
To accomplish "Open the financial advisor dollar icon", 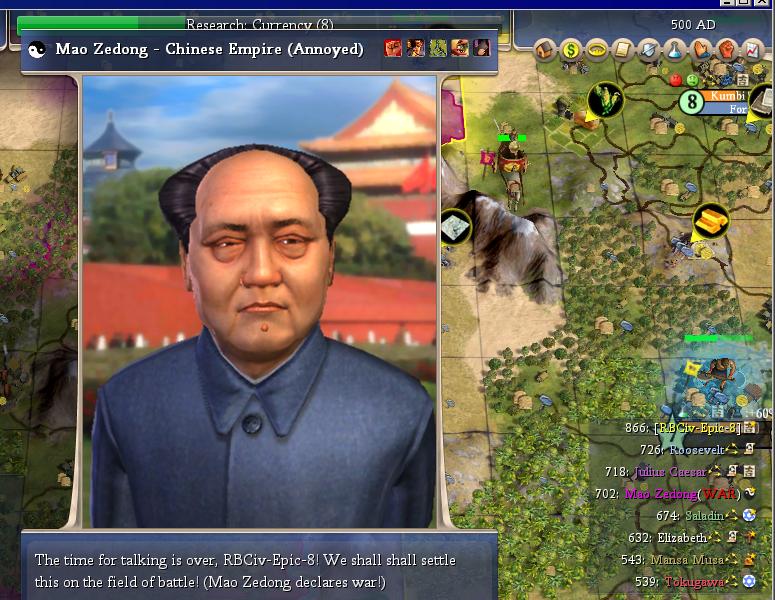I will click(x=572, y=49).
